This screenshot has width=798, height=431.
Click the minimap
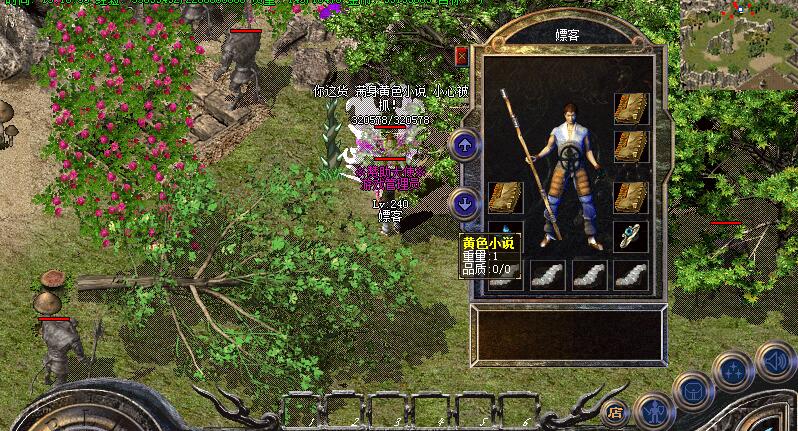(x=738, y=46)
